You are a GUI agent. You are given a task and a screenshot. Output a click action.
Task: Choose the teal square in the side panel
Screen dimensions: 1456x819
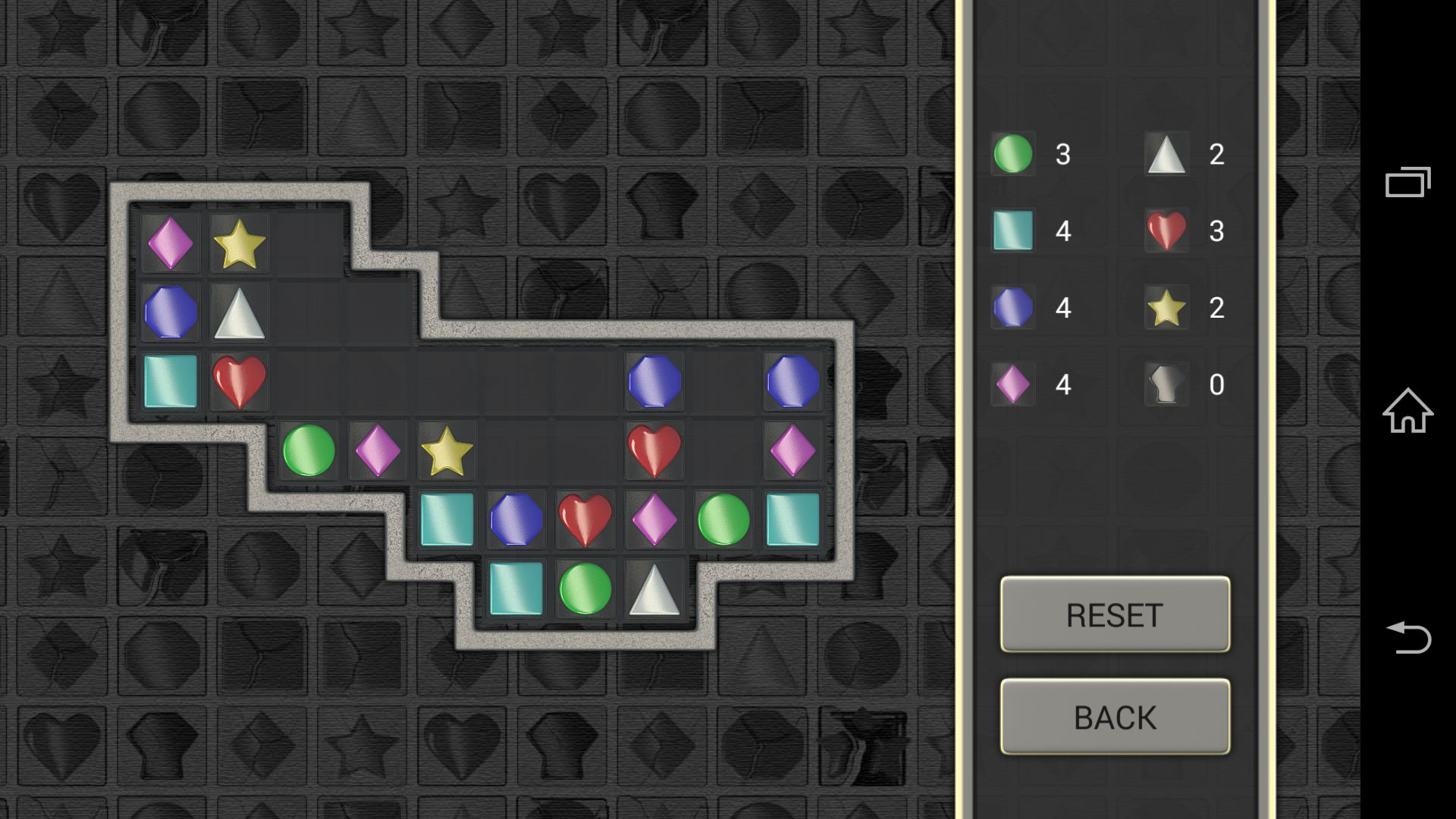[1013, 231]
